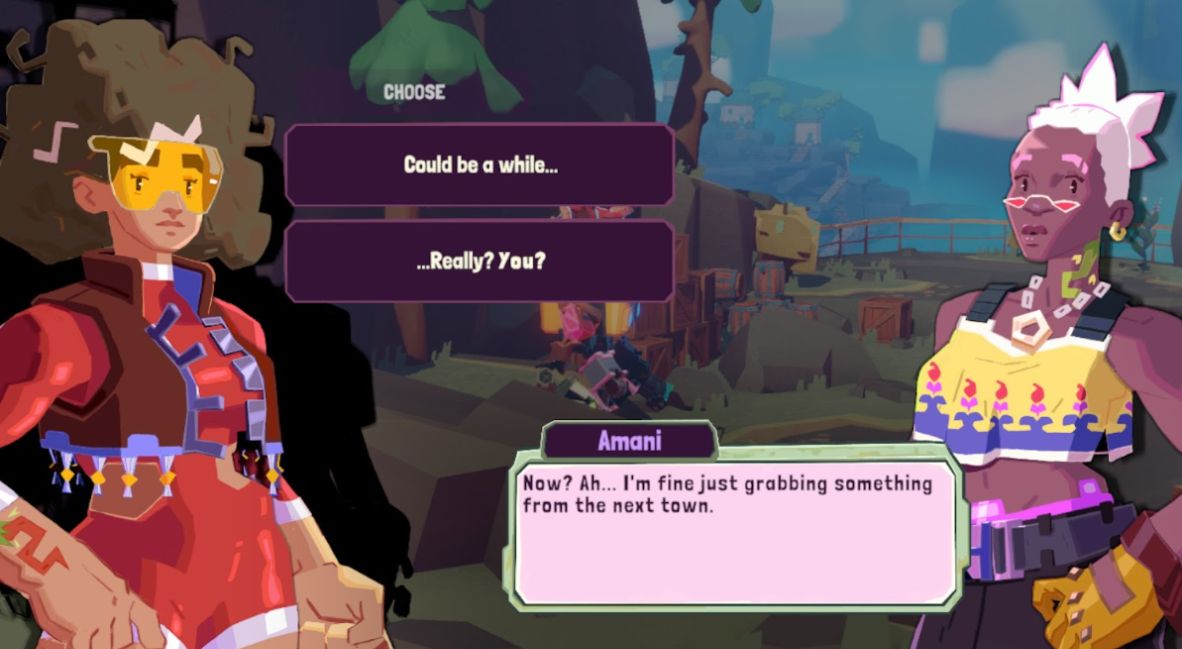Choose the "Could be a while..." reply
The height and width of the screenshot is (649, 1182).
pos(480,165)
